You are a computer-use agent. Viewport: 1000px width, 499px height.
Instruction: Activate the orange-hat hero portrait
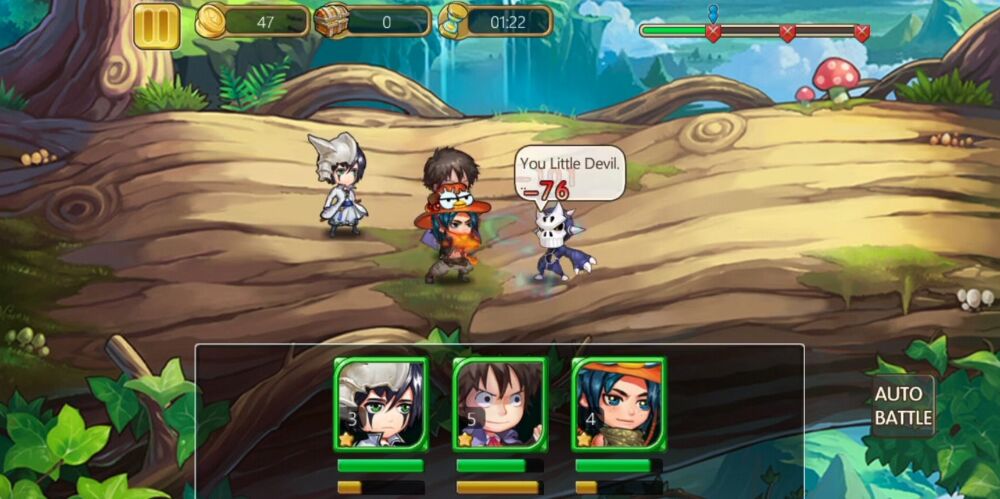[619, 402]
